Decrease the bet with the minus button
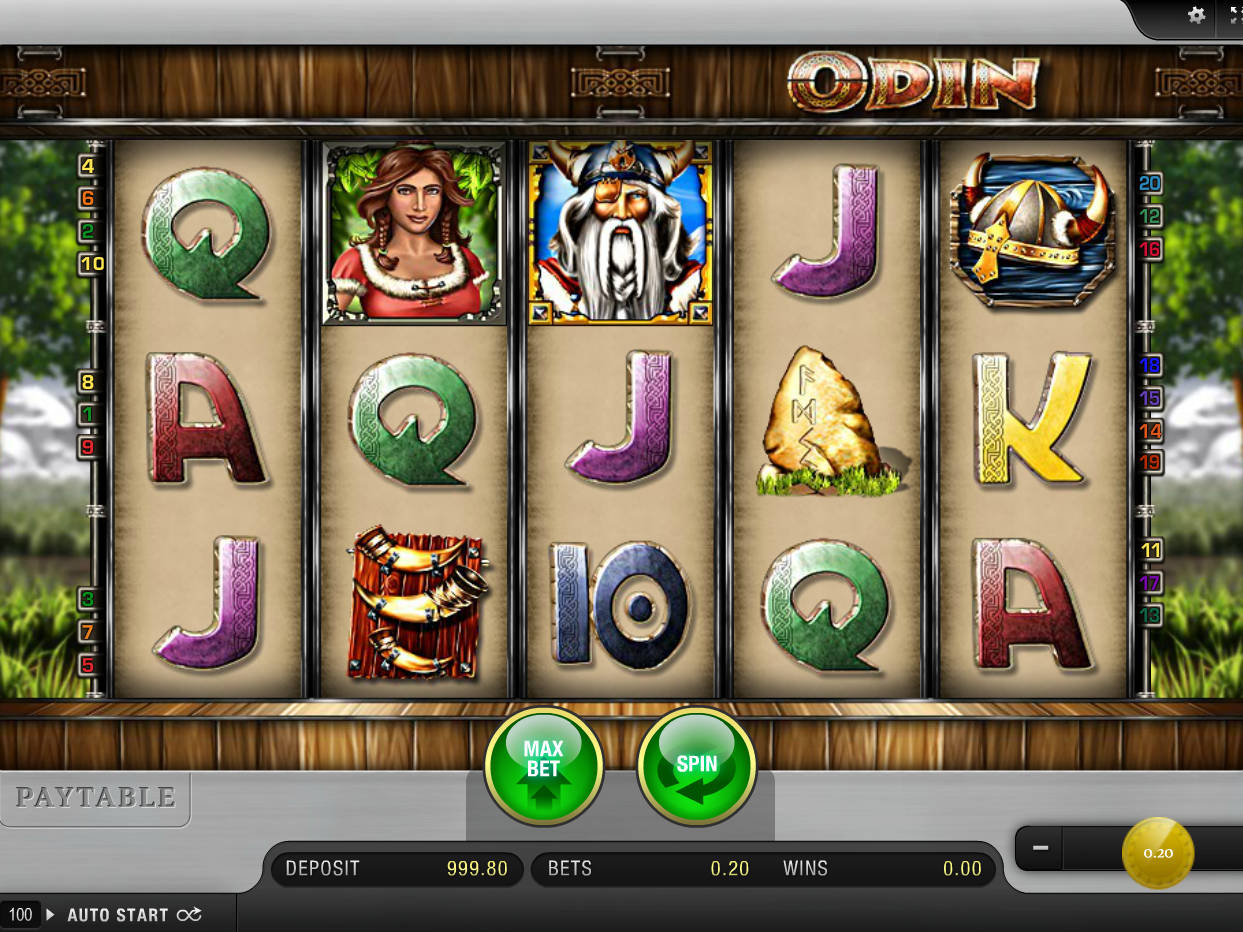Image resolution: width=1243 pixels, height=932 pixels. point(1040,848)
